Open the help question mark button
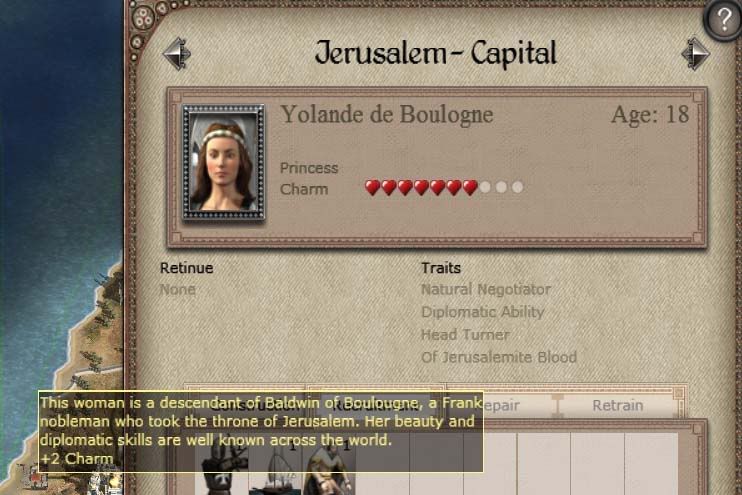Screen dimensions: 742x495 tap(722, 20)
